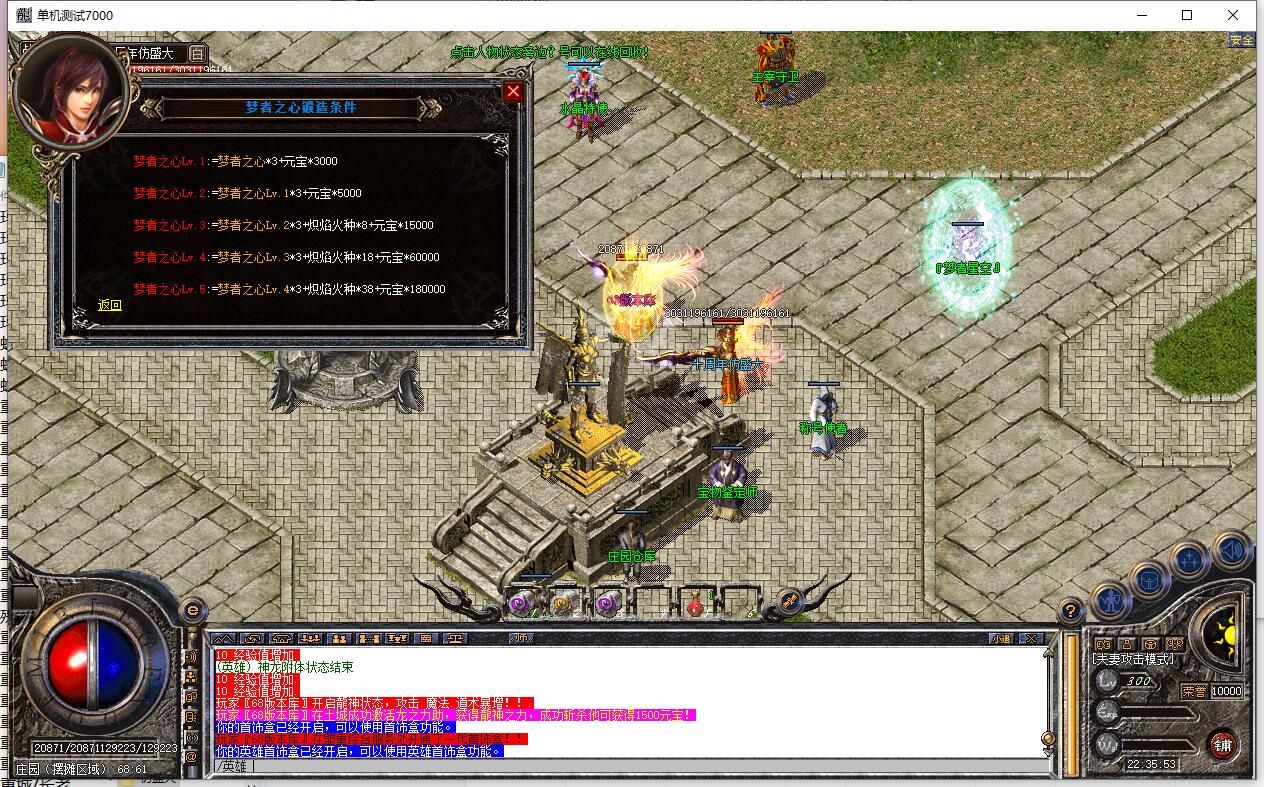Close the chat panel with its X button
The height and width of the screenshot is (787, 1264).
[1032, 638]
